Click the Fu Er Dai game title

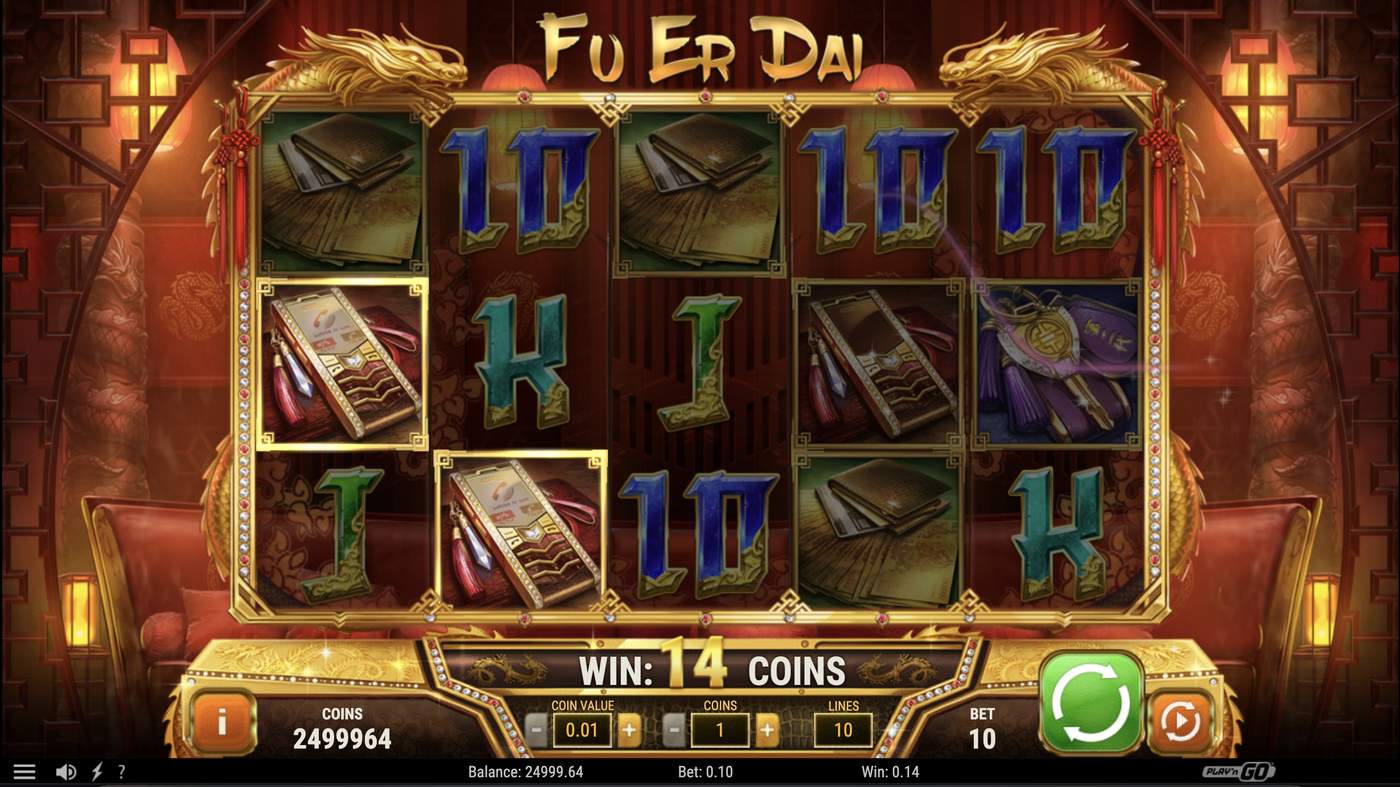[x=700, y=42]
